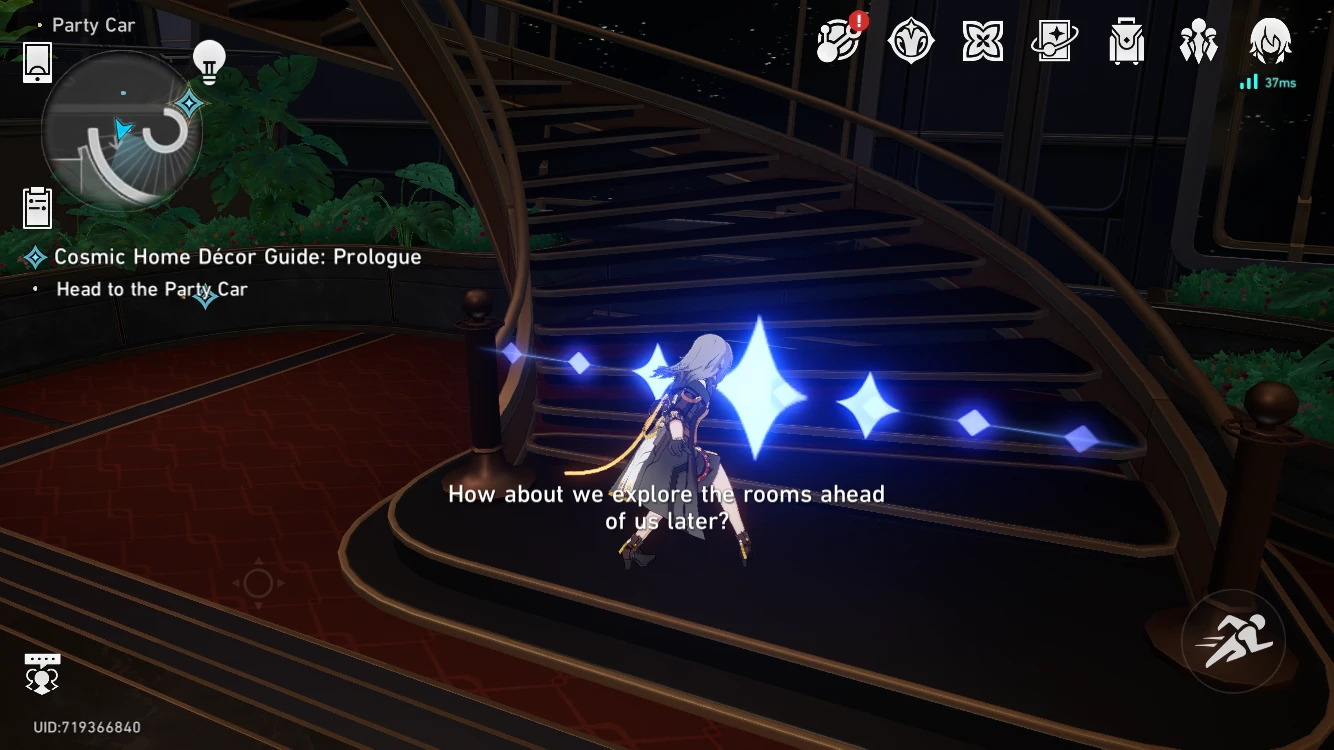This screenshot has width=1334, height=750.
Task: Click the Party Car location label
Action: (x=93, y=24)
